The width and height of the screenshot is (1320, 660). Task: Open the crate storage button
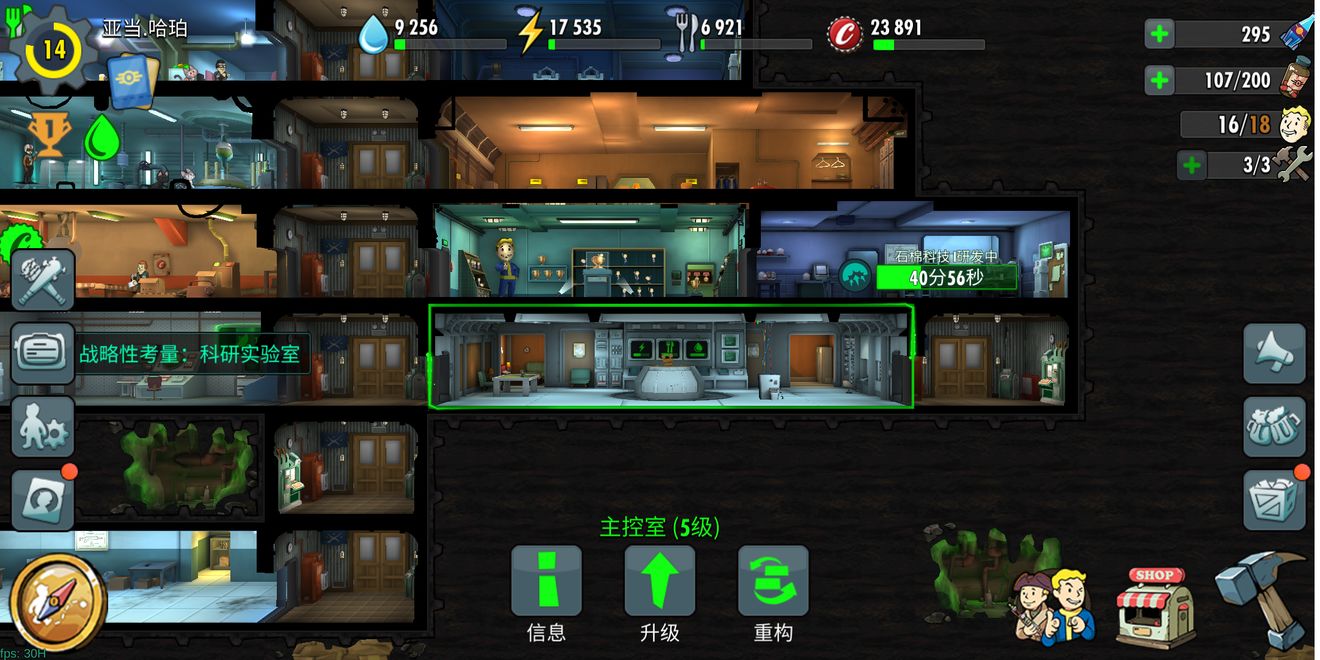[x=1274, y=499]
